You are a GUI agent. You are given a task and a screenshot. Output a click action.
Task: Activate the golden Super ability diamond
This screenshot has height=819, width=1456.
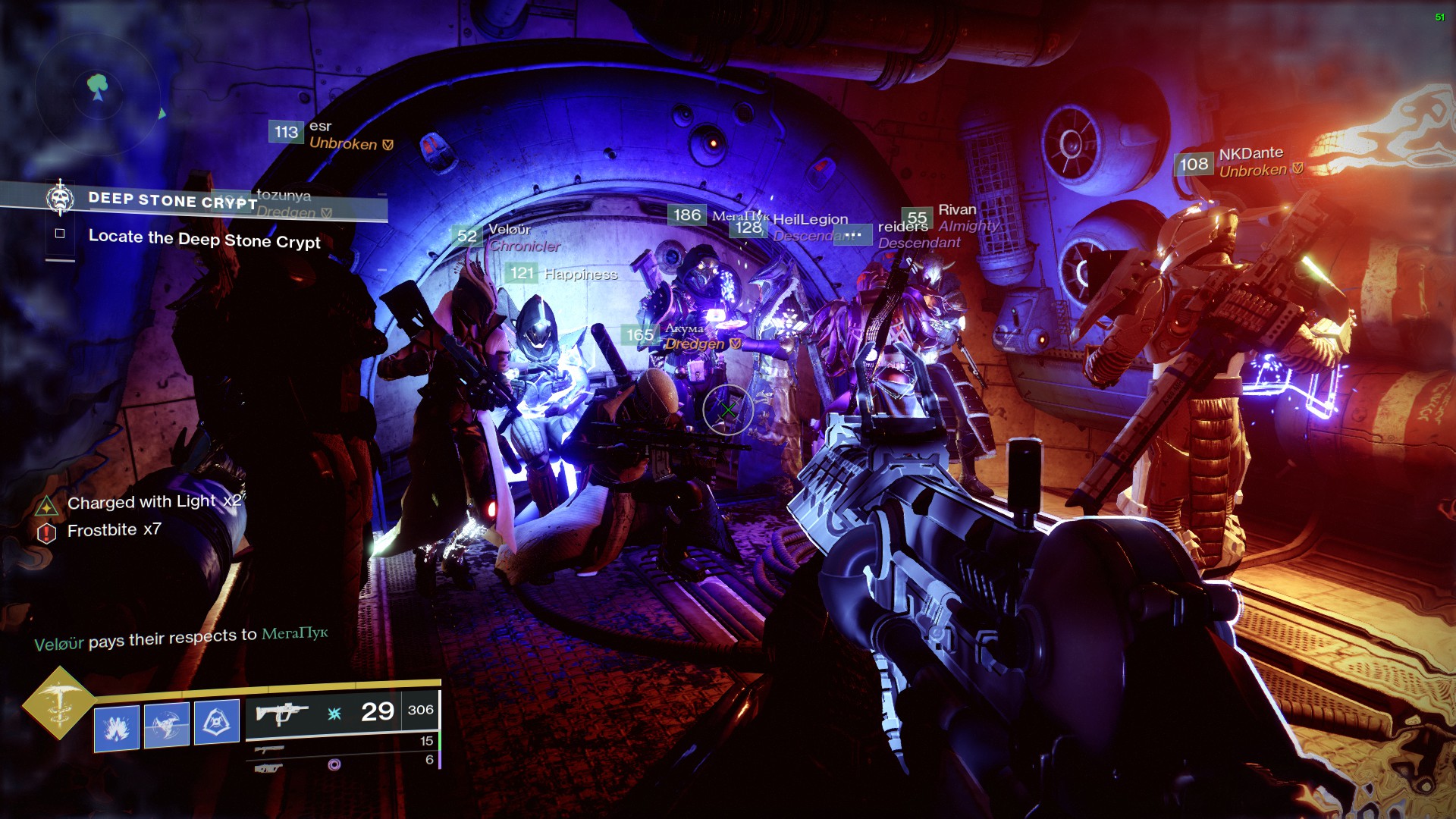(59, 703)
